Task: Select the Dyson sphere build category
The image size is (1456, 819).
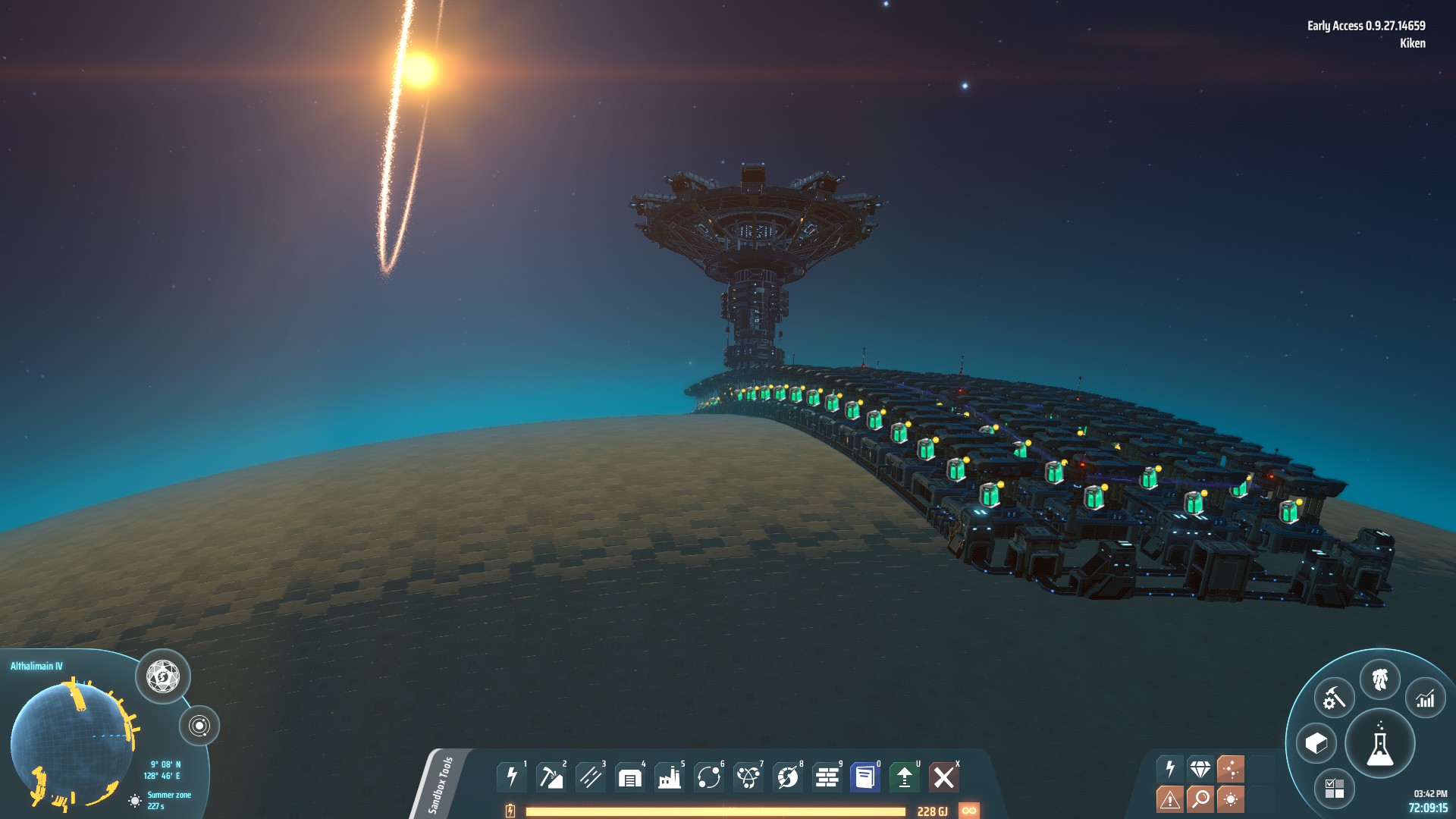Action: (787, 777)
